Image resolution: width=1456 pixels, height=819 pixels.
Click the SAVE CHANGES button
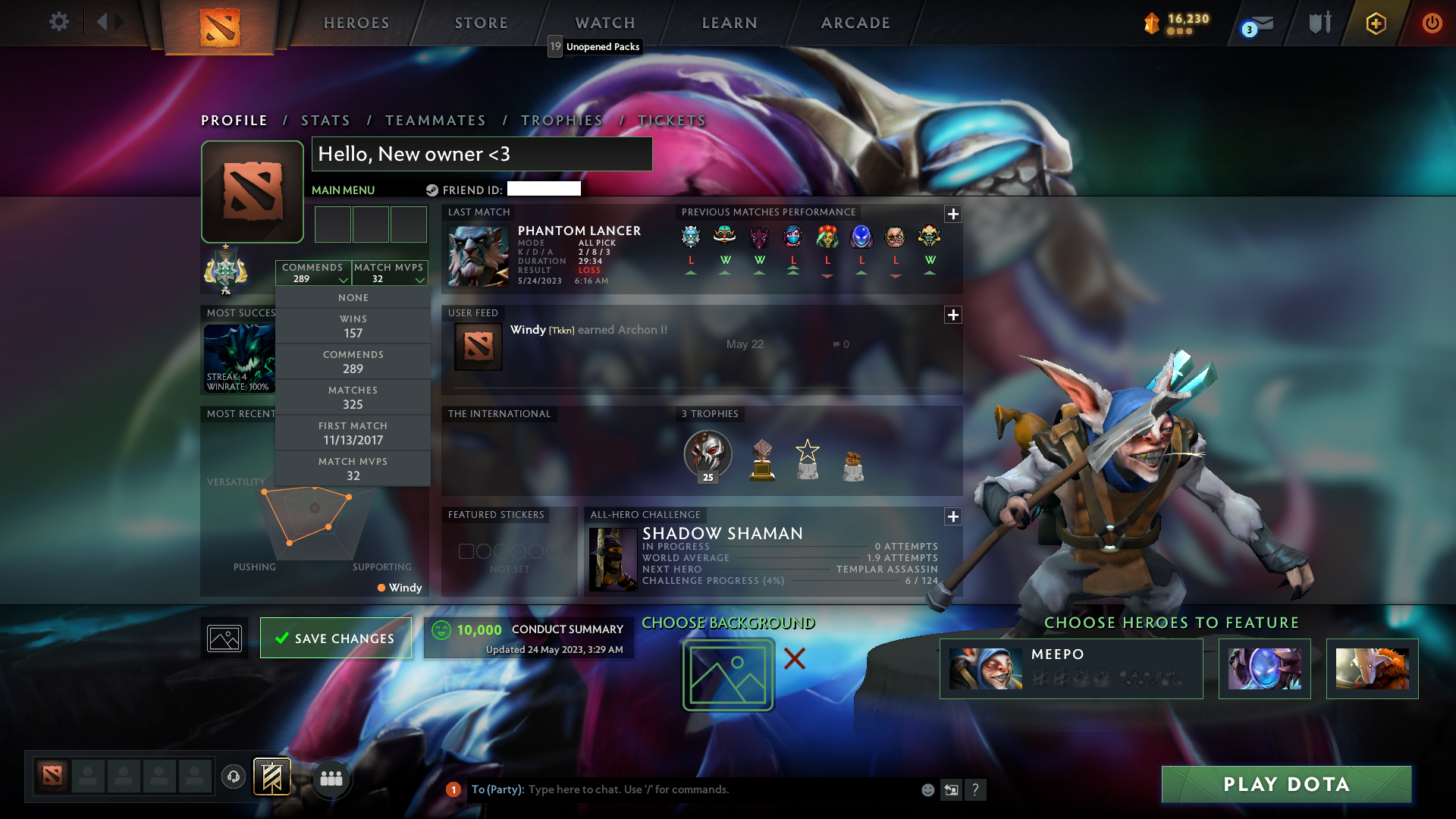click(x=336, y=638)
